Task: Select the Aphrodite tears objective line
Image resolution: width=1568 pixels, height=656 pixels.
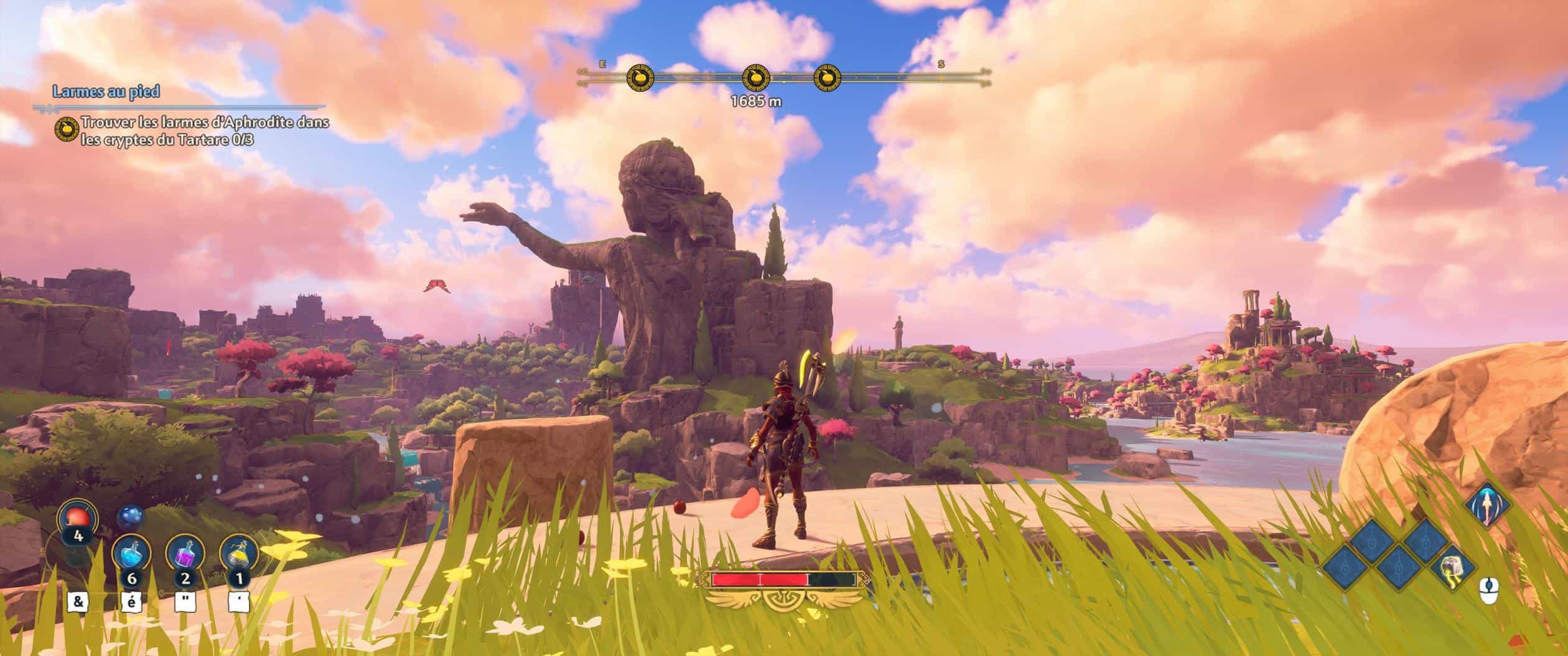Action: click(205, 131)
